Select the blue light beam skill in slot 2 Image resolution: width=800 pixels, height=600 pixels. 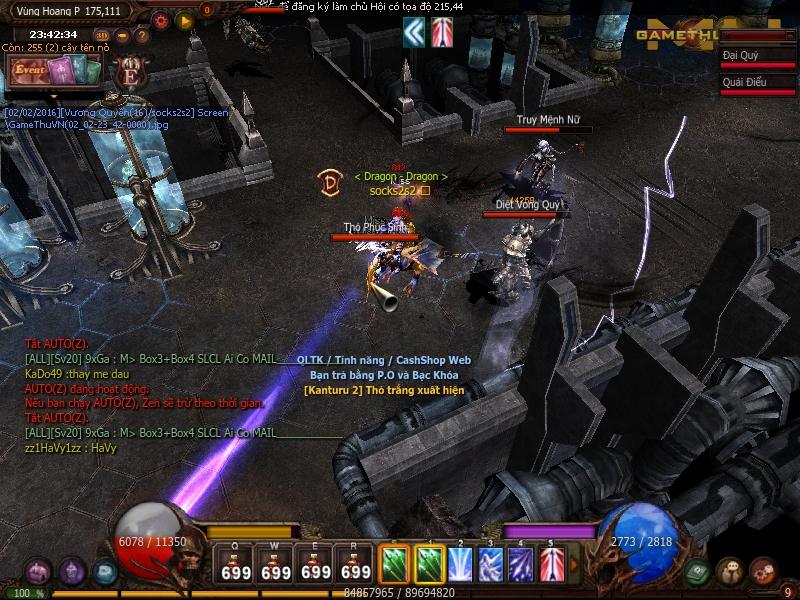pos(461,565)
